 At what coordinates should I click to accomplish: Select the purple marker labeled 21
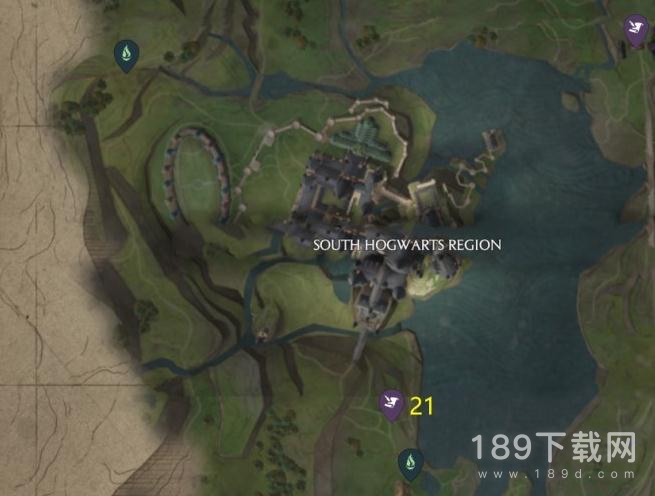pos(390,403)
